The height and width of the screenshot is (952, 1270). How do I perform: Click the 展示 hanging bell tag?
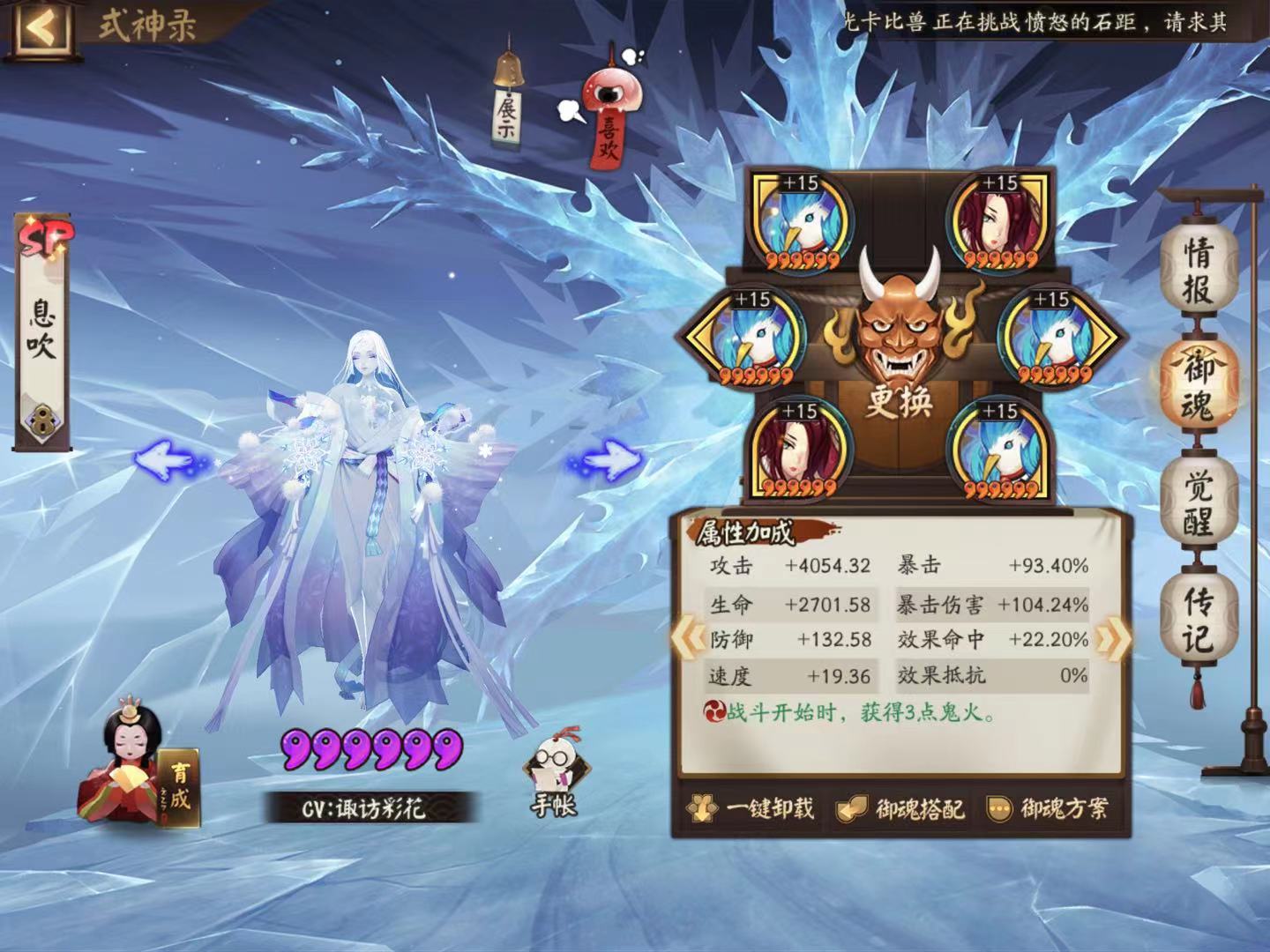pyautogui.click(x=505, y=106)
